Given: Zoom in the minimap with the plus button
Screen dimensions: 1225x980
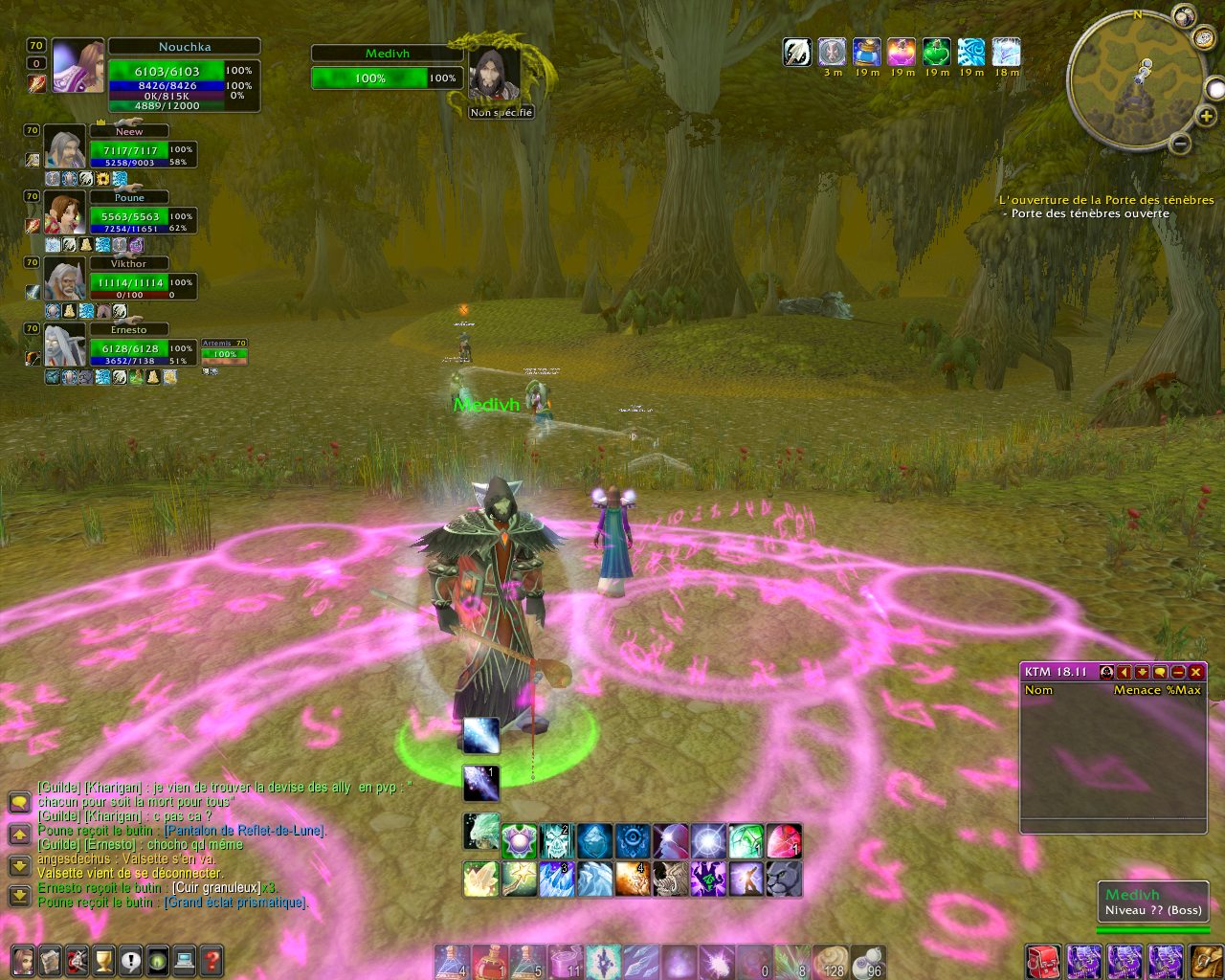Looking at the screenshot, I should pos(1206,117).
